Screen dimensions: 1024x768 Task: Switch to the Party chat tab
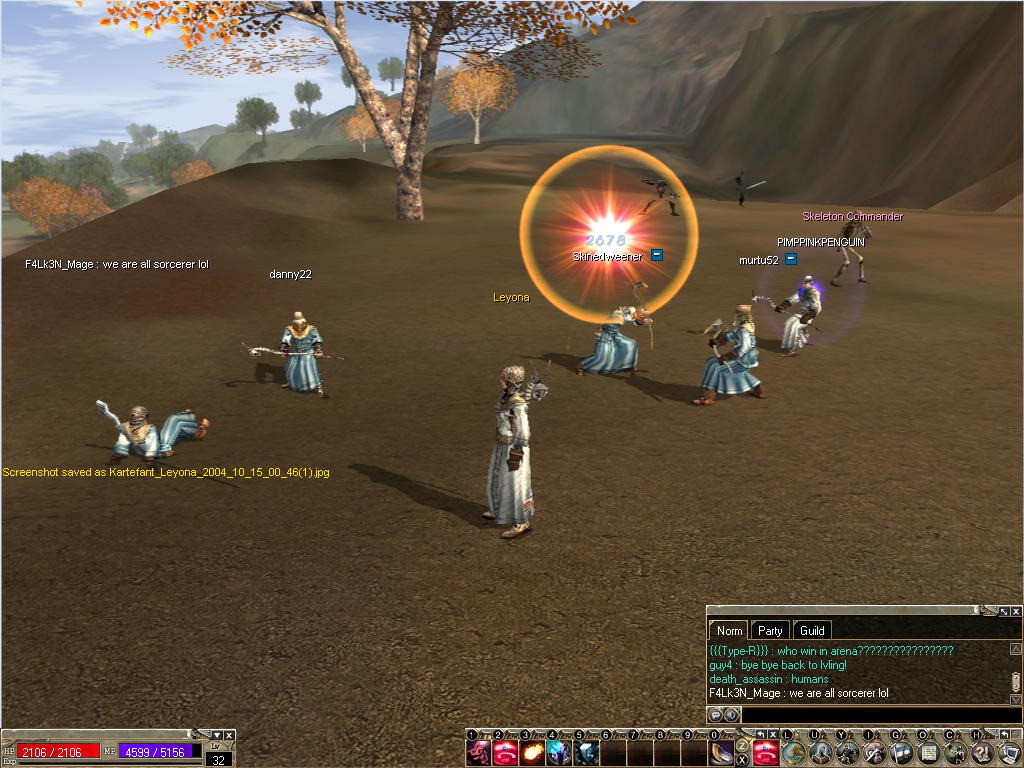click(x=770, y=631)
